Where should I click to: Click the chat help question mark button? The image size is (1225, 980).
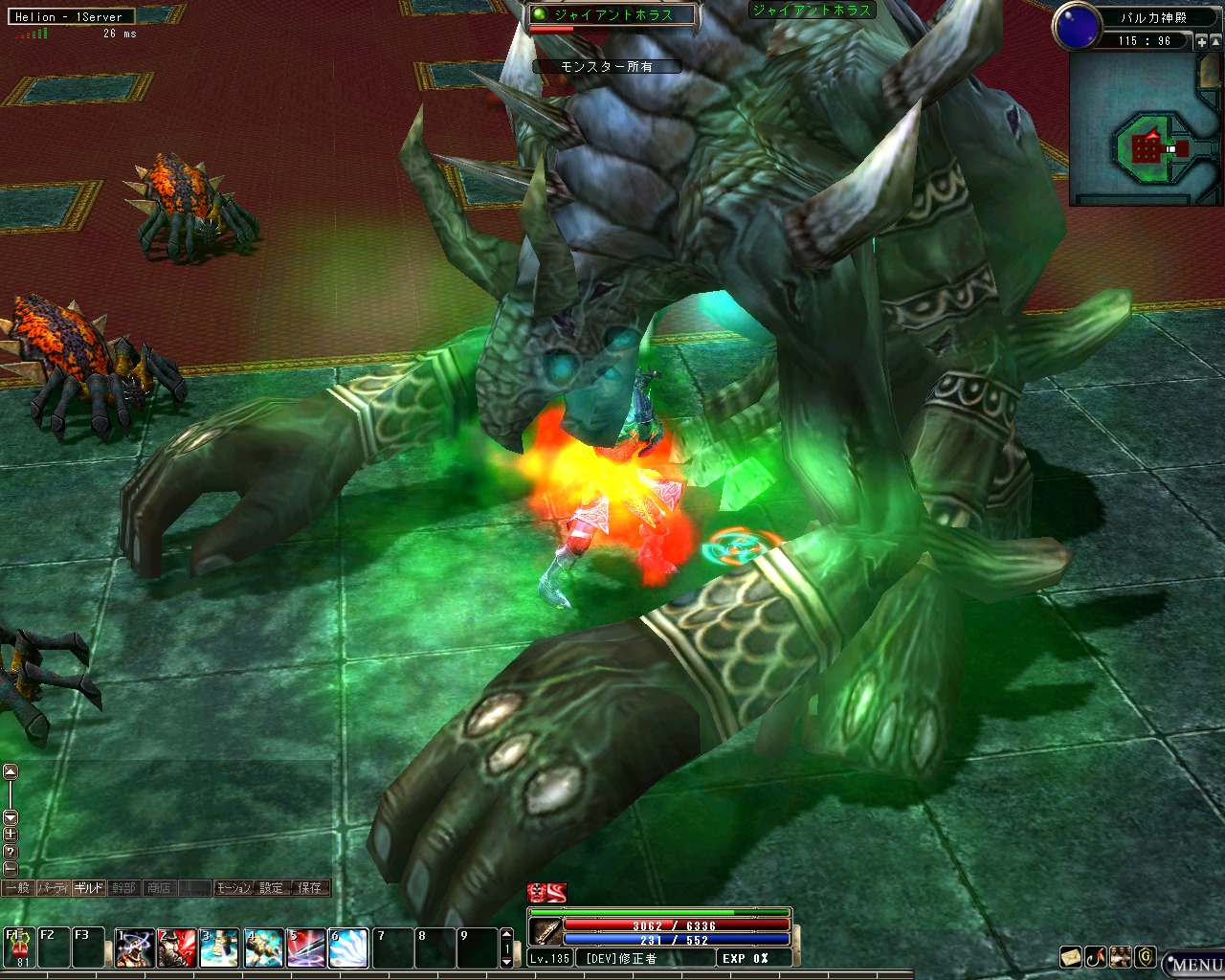[x=11, y=851]
